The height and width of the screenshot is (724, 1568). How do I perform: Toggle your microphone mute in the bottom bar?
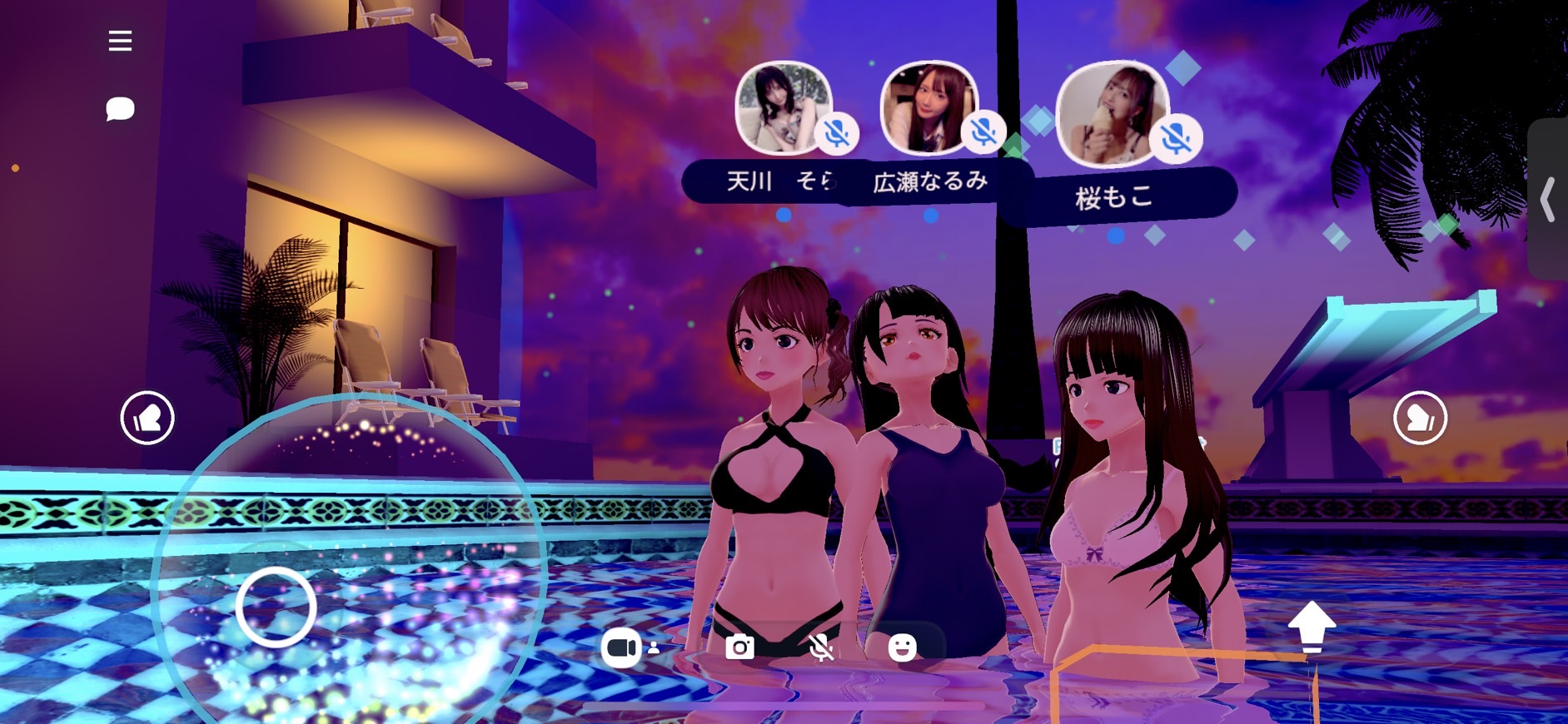pos(821,647)
